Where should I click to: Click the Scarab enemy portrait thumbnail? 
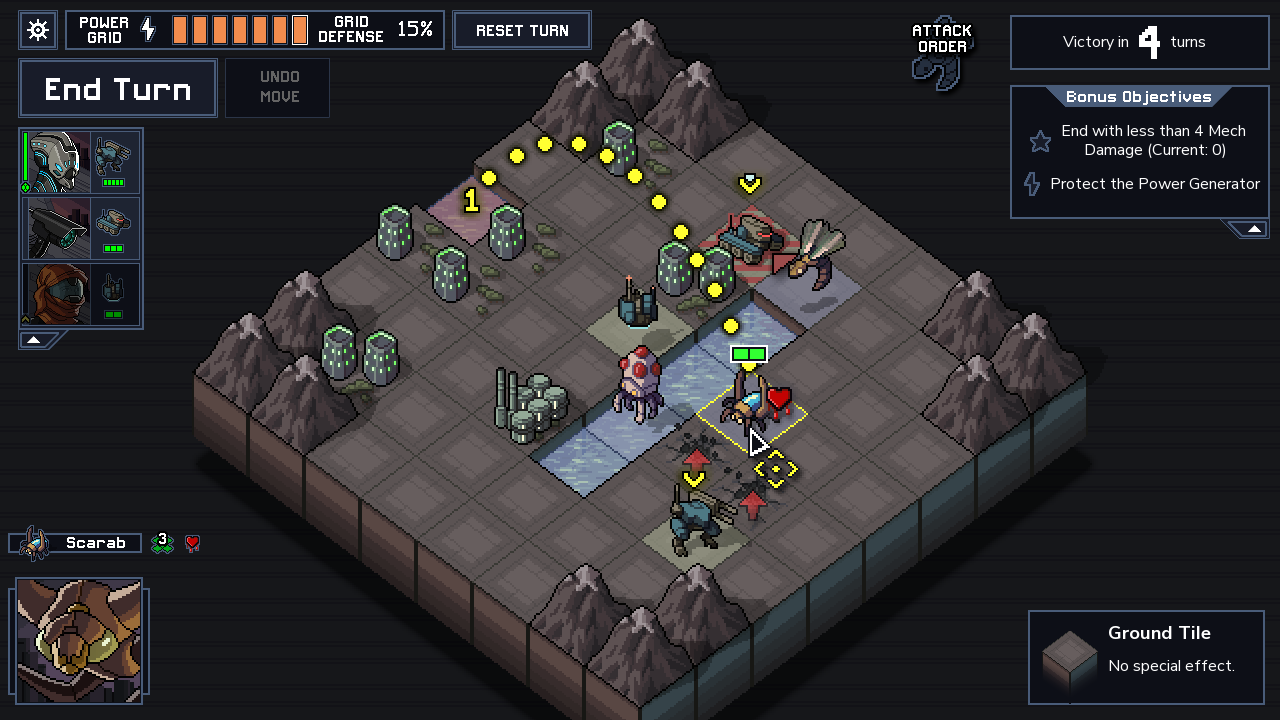tap(80, 640)
